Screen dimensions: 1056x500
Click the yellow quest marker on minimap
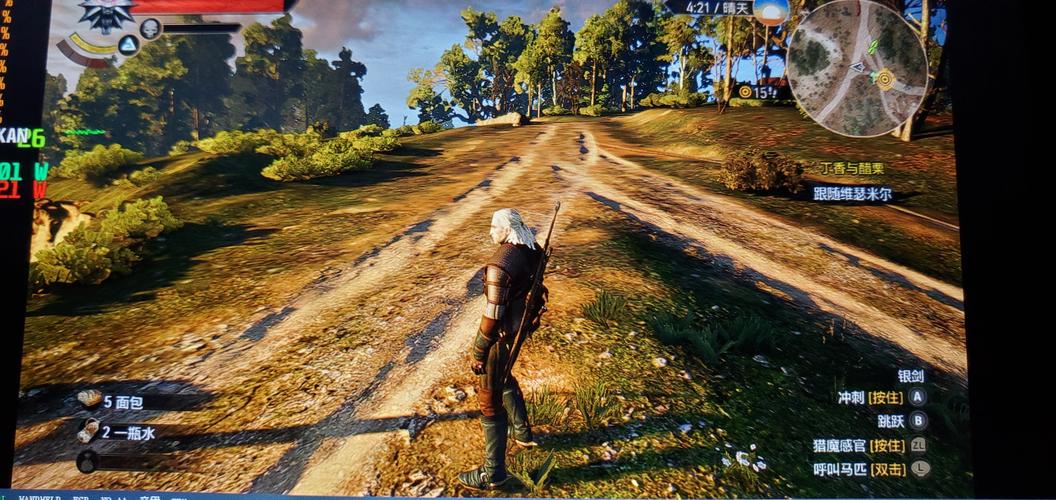coord(884,78)
